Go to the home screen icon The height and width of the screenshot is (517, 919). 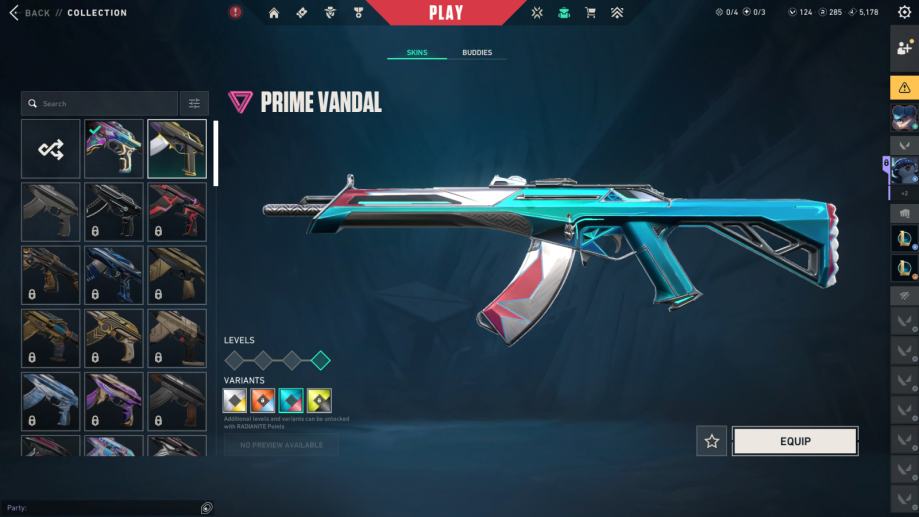(x=274, y=13)
